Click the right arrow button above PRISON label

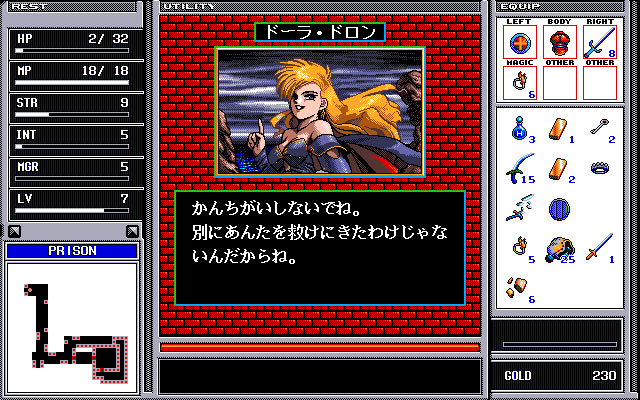click(x=132, y=232)
